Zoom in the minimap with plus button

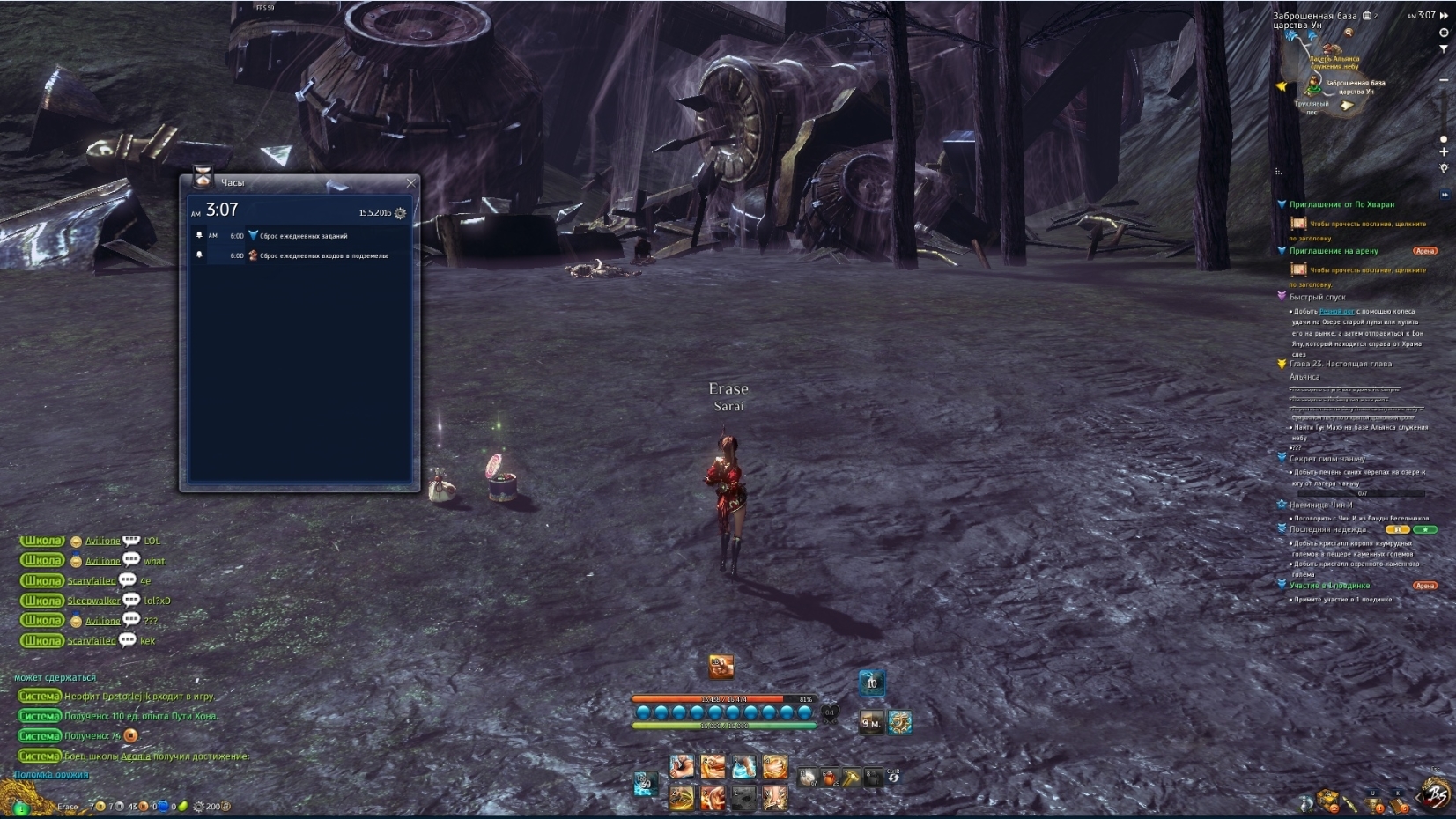tap(1444, 152)
